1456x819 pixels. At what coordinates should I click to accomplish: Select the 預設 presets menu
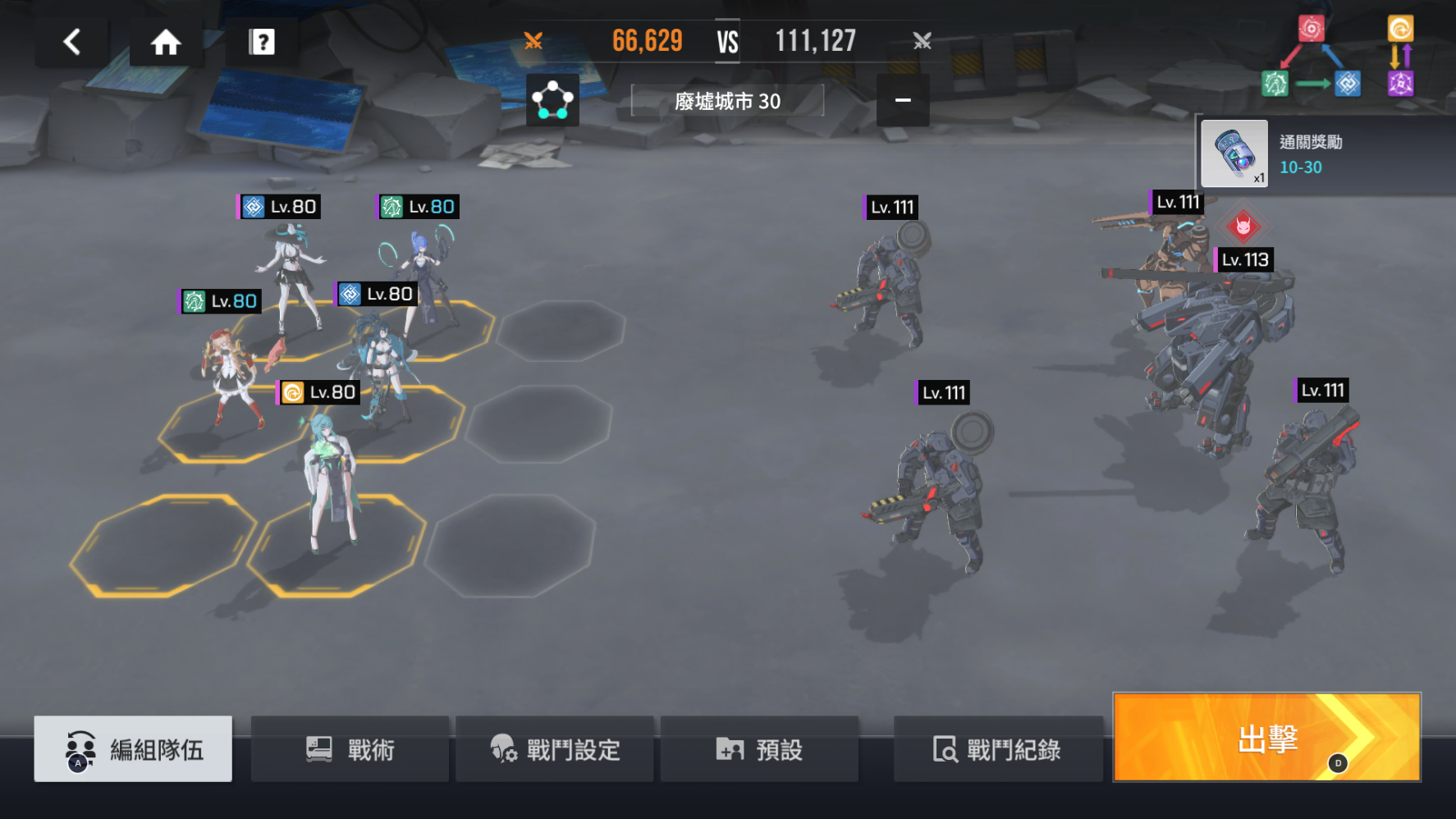coord(759,748)
